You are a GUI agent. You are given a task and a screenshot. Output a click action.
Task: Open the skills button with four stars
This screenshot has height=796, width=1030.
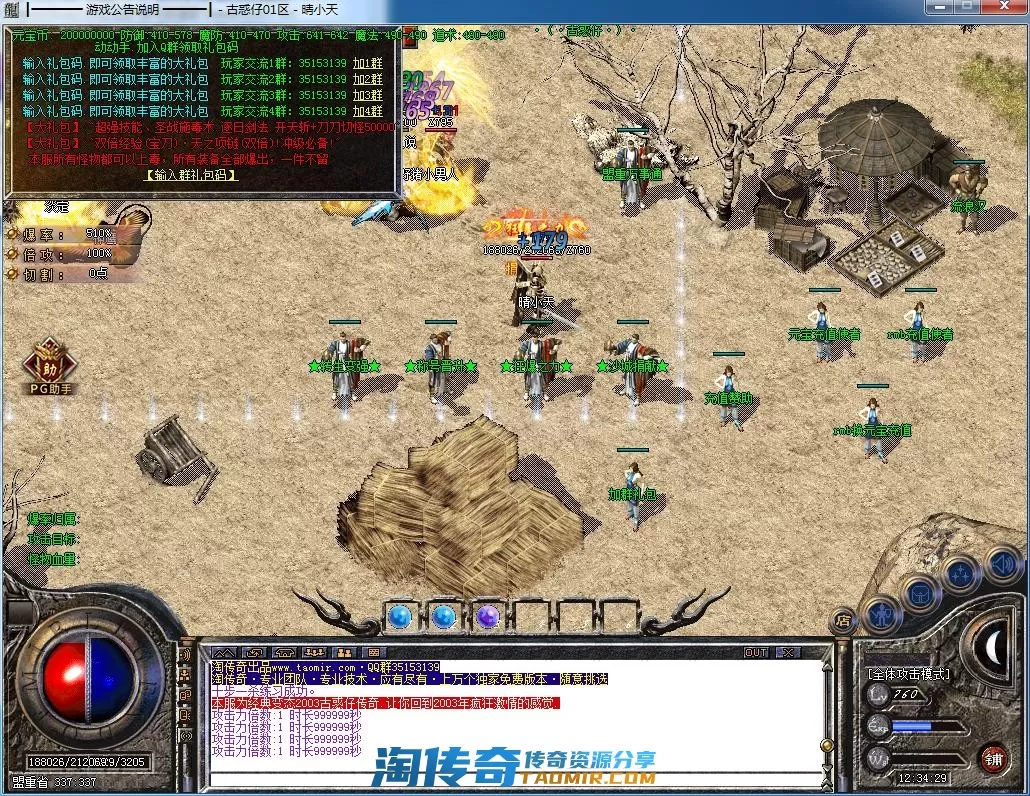[x=962, y=573]
